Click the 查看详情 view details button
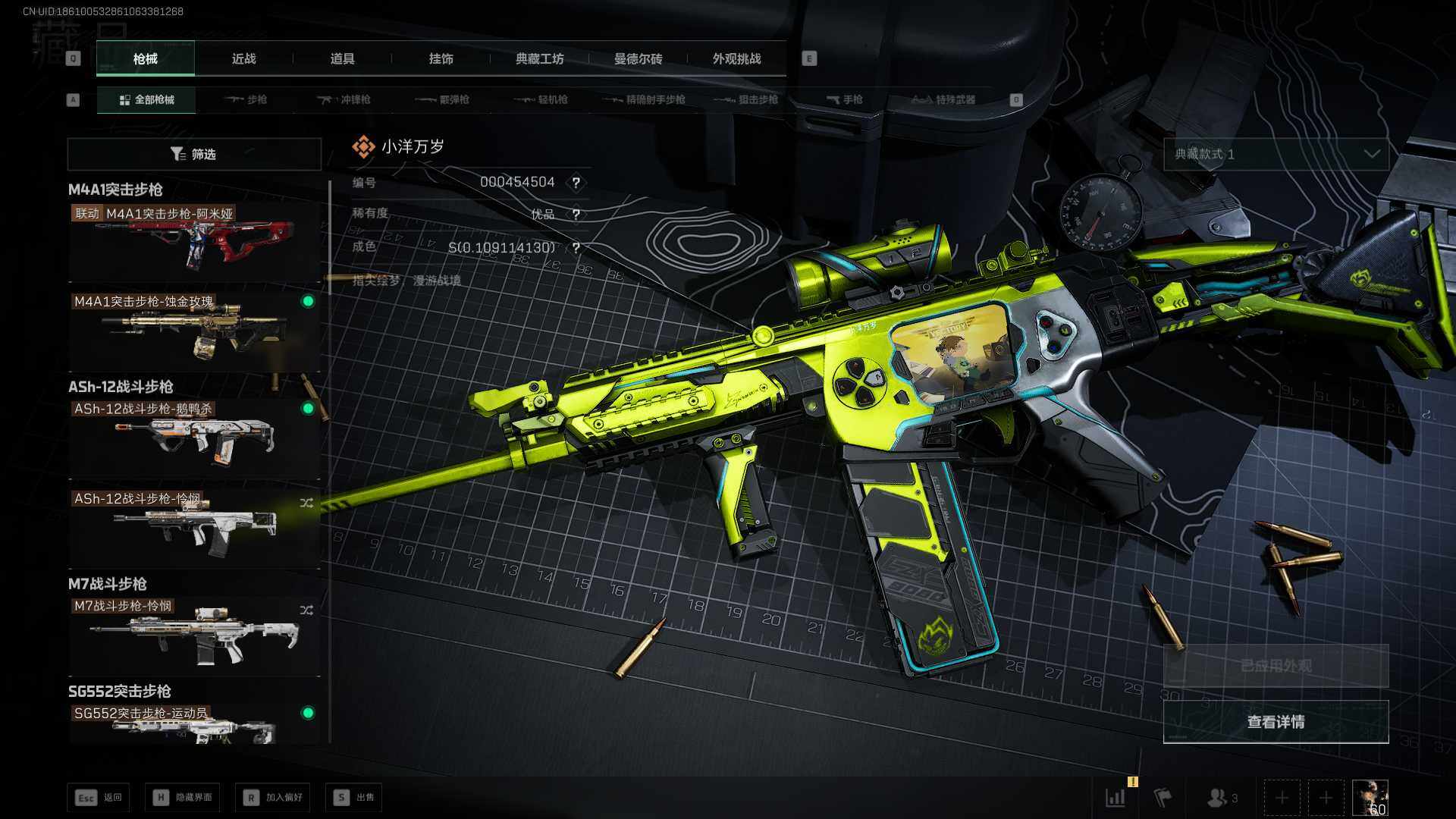This screenshot has height=819, width=1456. tap(1276, 721)
